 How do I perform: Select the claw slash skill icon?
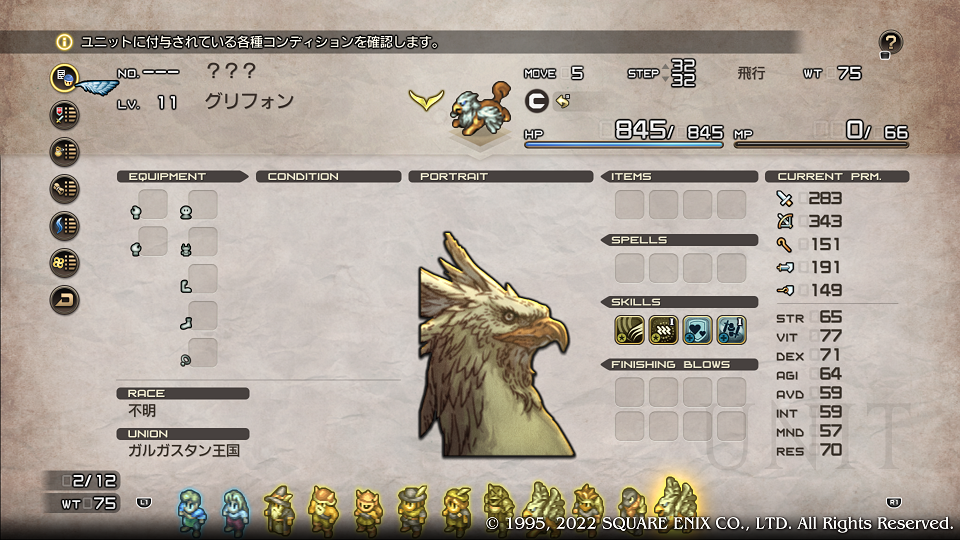click(630, 328)
